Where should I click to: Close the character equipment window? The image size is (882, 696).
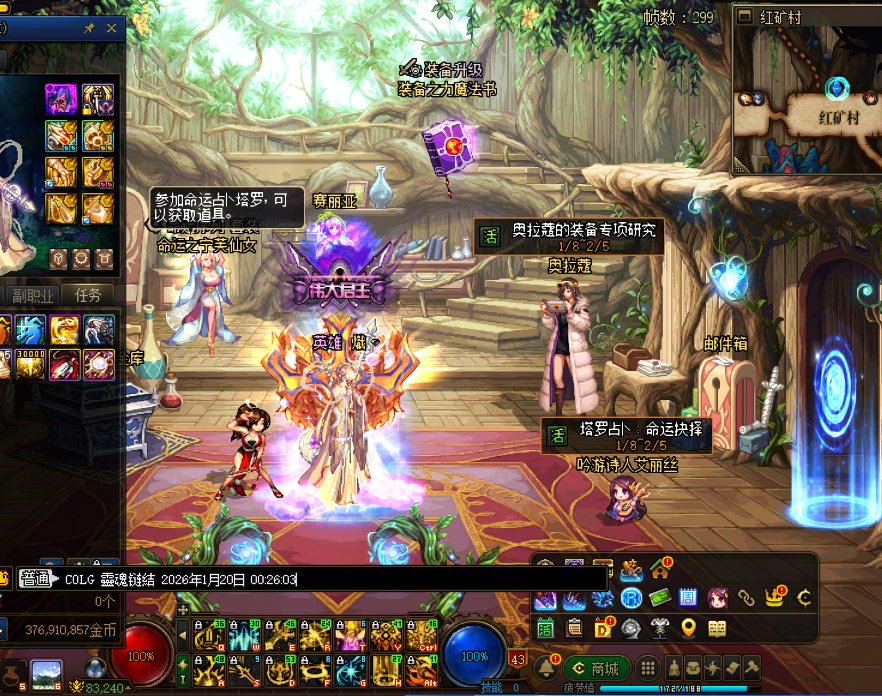(112, 29)
